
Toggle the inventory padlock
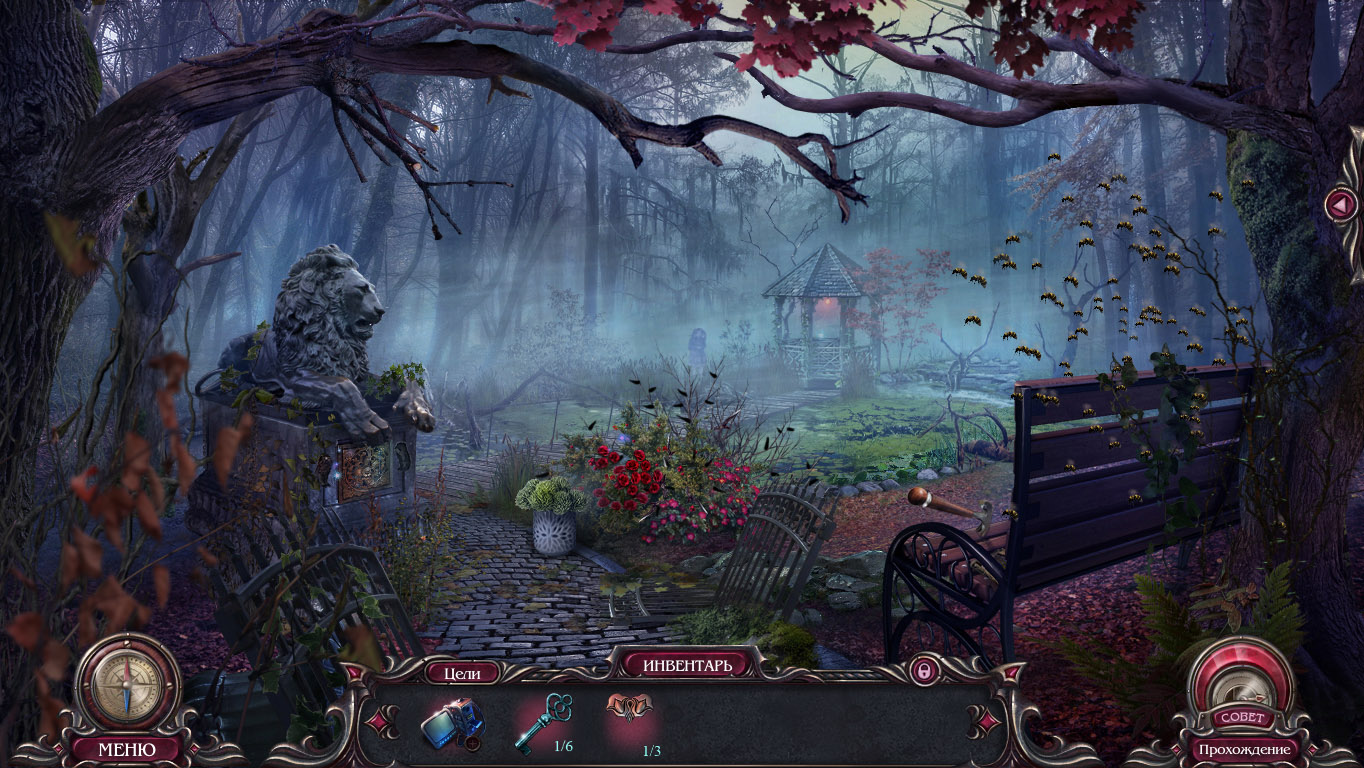click(x=923, y=671)
